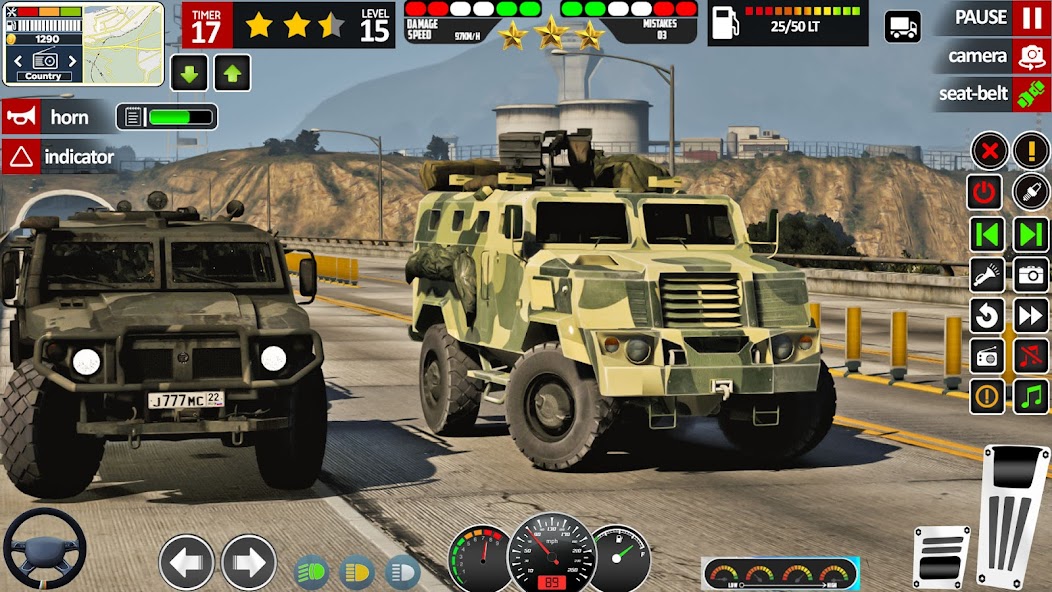The image size is (1052, 592).
Task: Steer right with the right arrow
Action: 248,562
